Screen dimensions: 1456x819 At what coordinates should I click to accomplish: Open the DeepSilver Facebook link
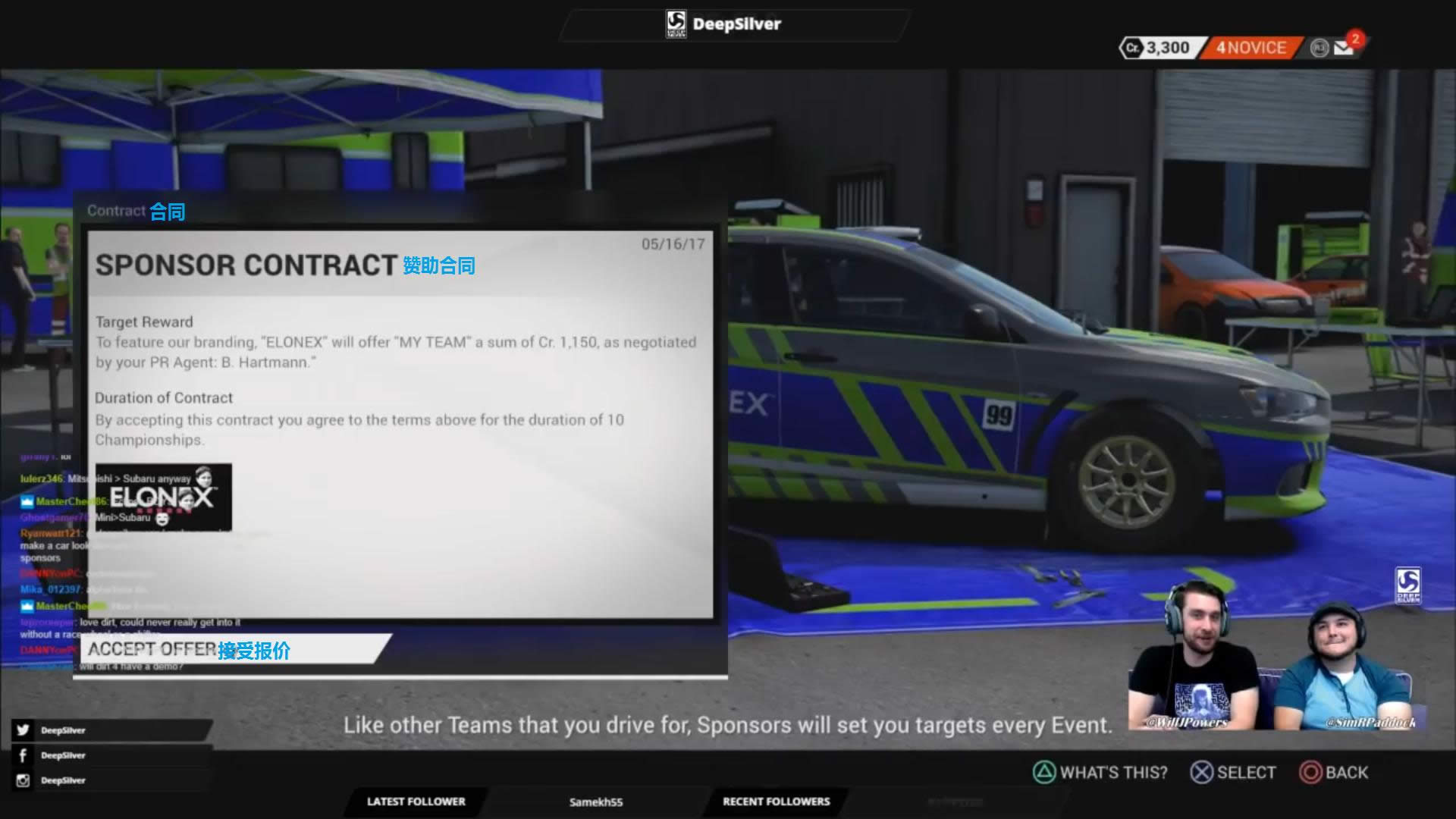(62, 755)
